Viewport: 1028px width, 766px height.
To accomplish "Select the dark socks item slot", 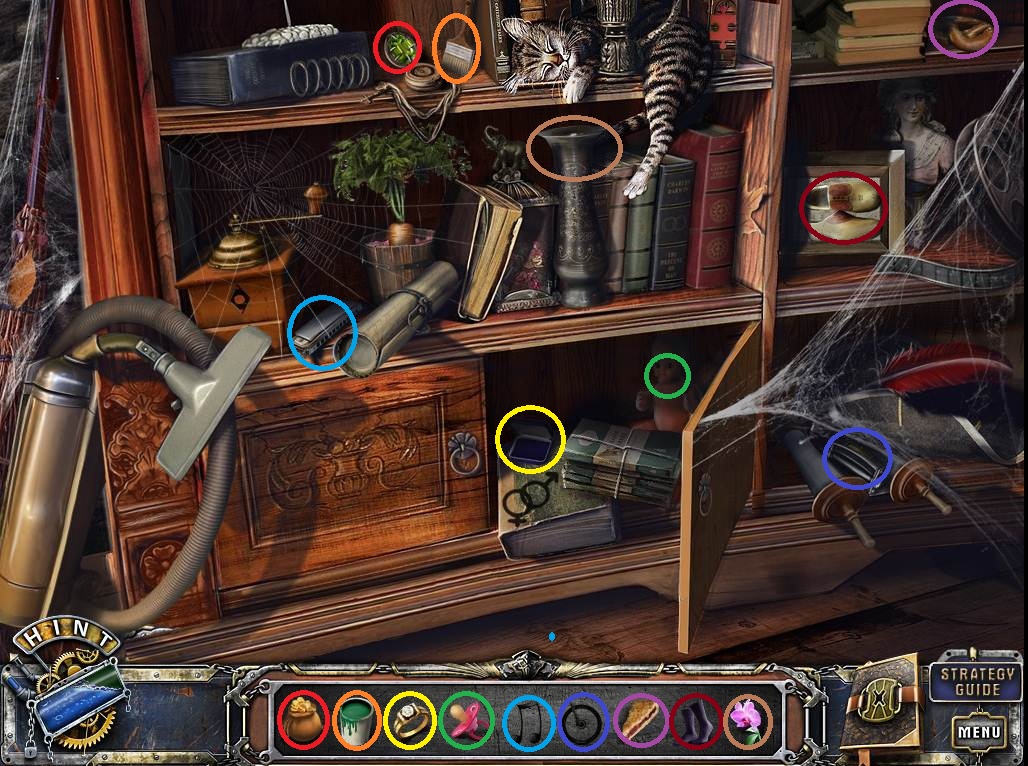I will (x=696, y=720).
